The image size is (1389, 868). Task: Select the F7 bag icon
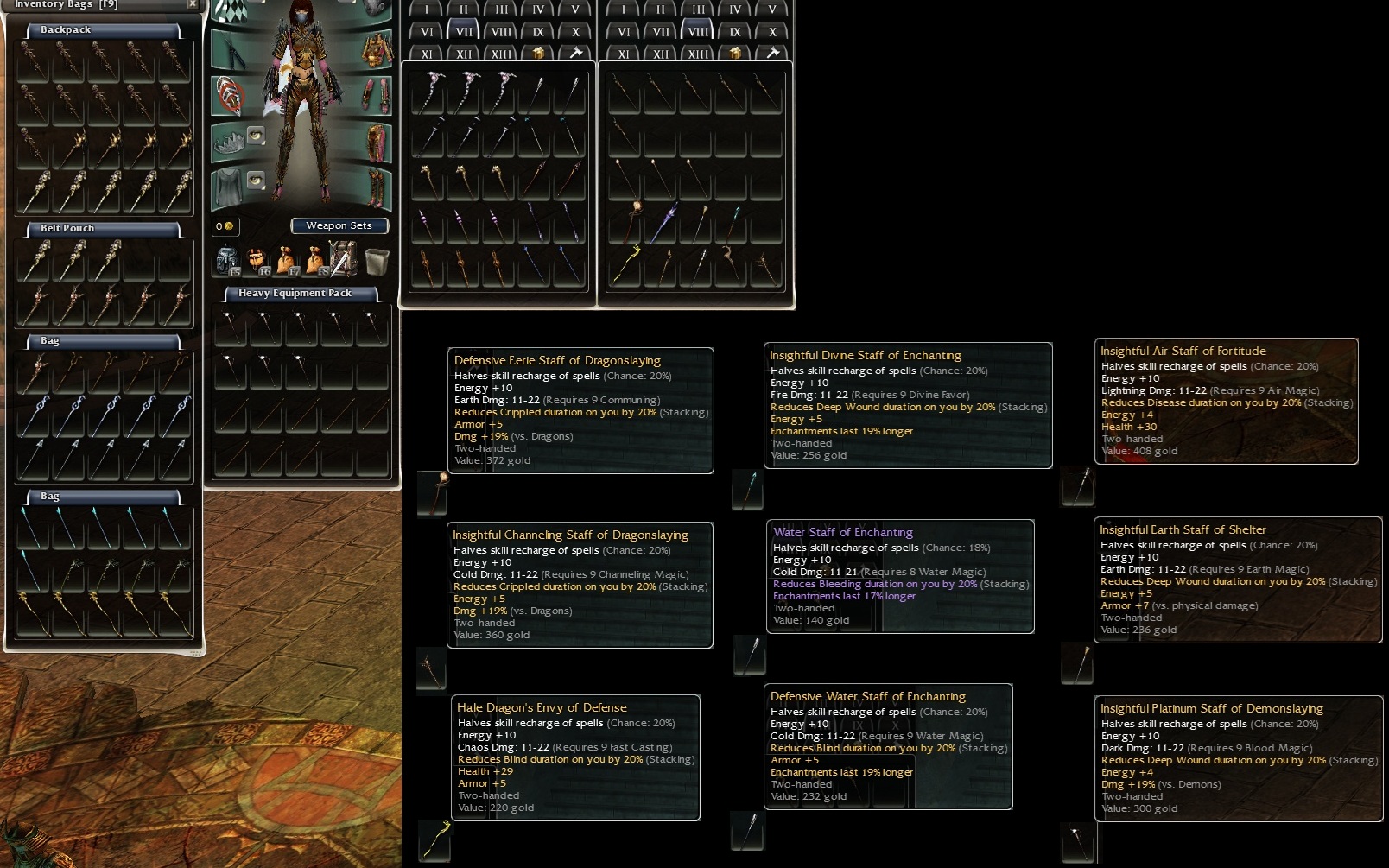(286, 260)
